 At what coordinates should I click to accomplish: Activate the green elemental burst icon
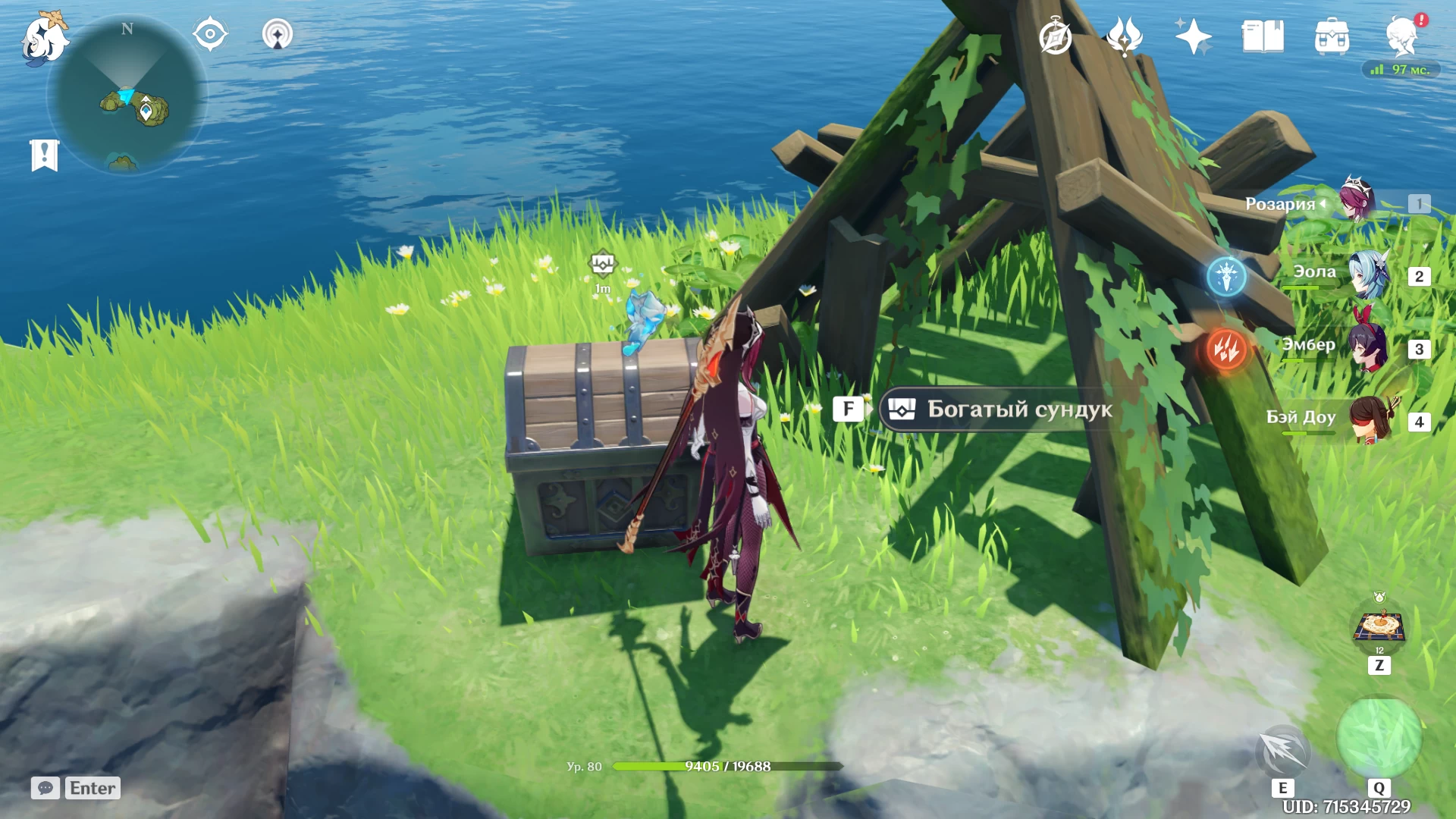pos(1379,737)
